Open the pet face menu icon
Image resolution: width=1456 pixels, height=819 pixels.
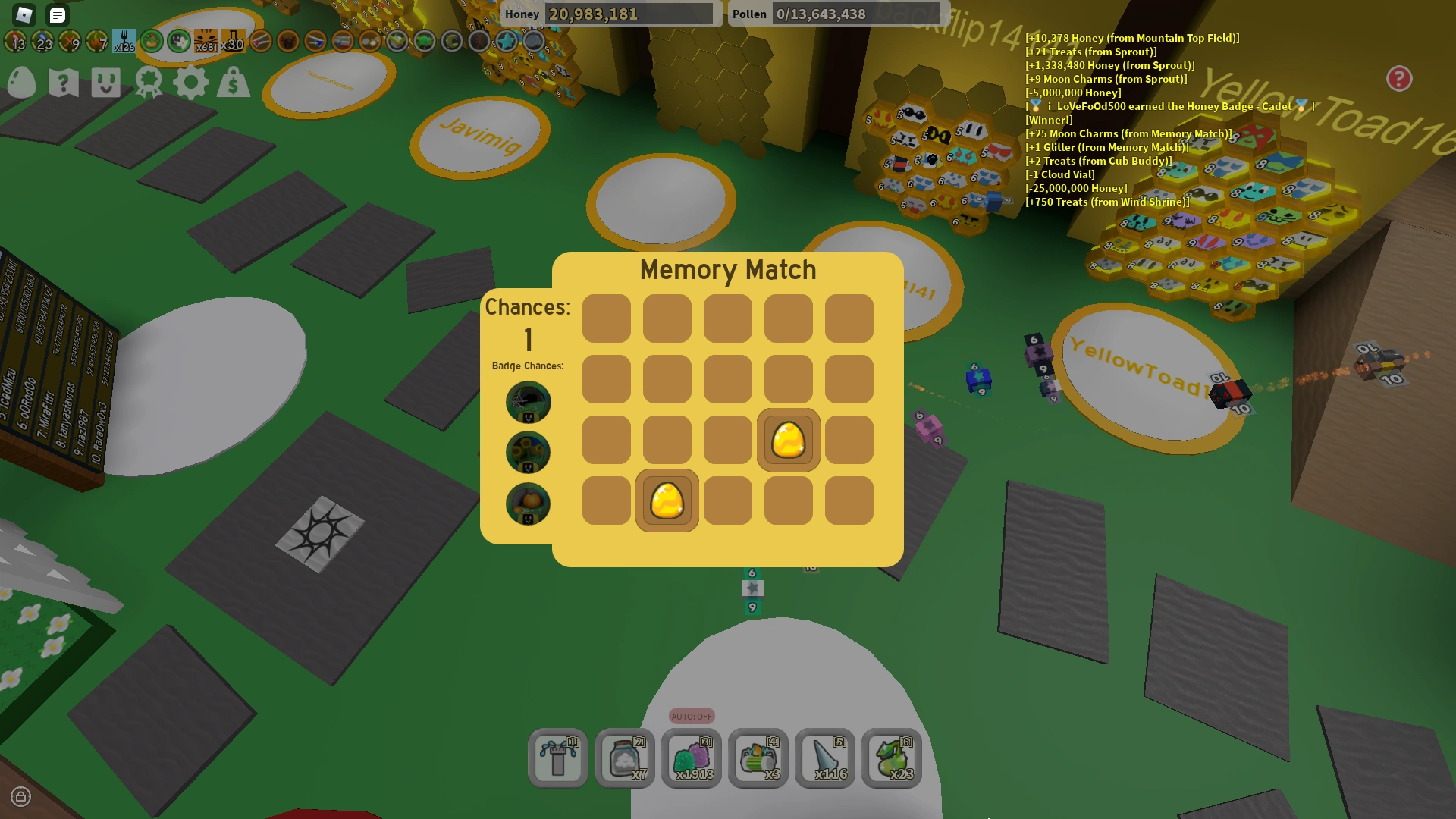point(107,83)
